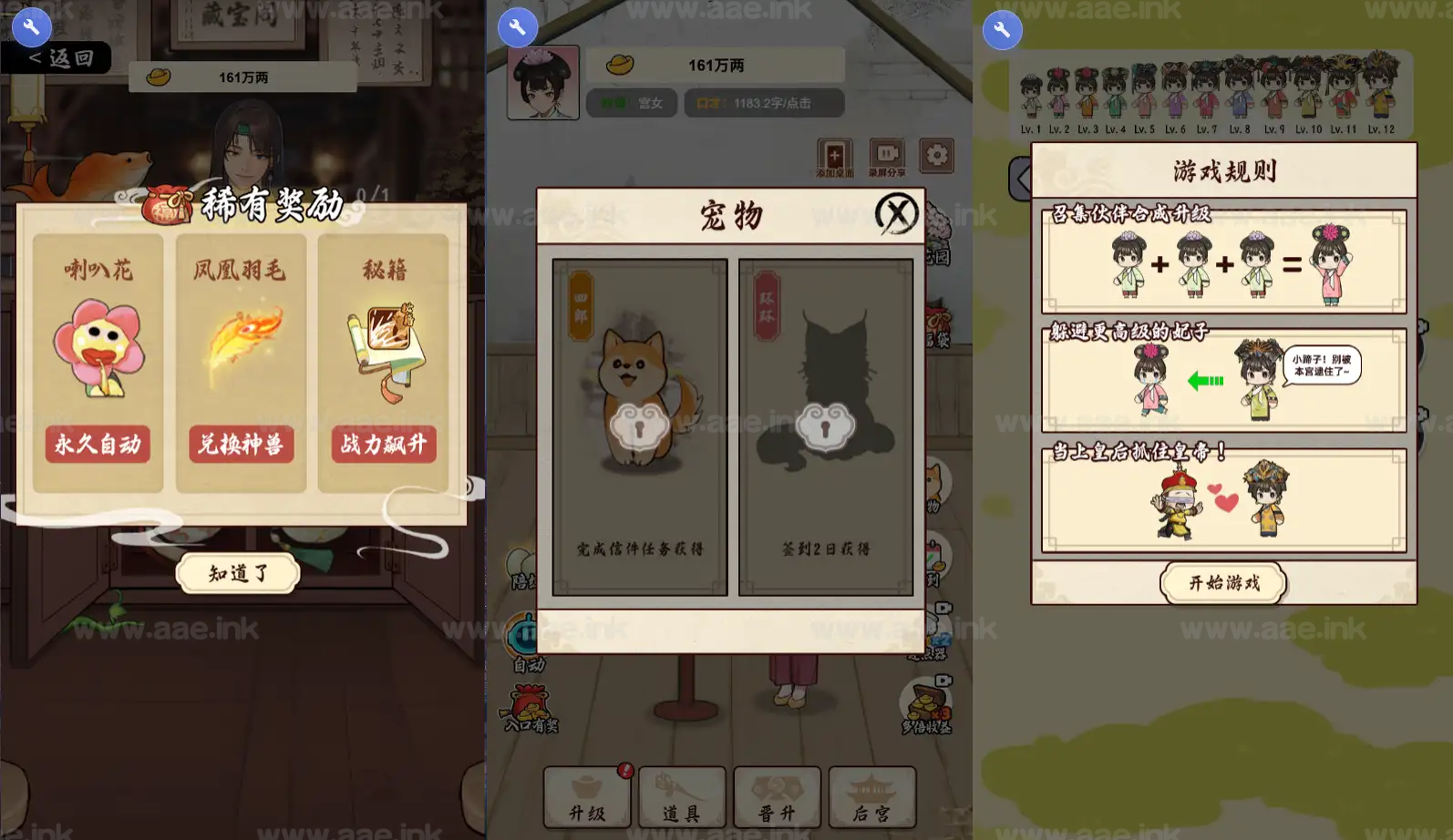Tap the gold ingot currency display showing 161万两
Image resolution: width=1453 pixels, height=840 pixels.
coord(714,65)
